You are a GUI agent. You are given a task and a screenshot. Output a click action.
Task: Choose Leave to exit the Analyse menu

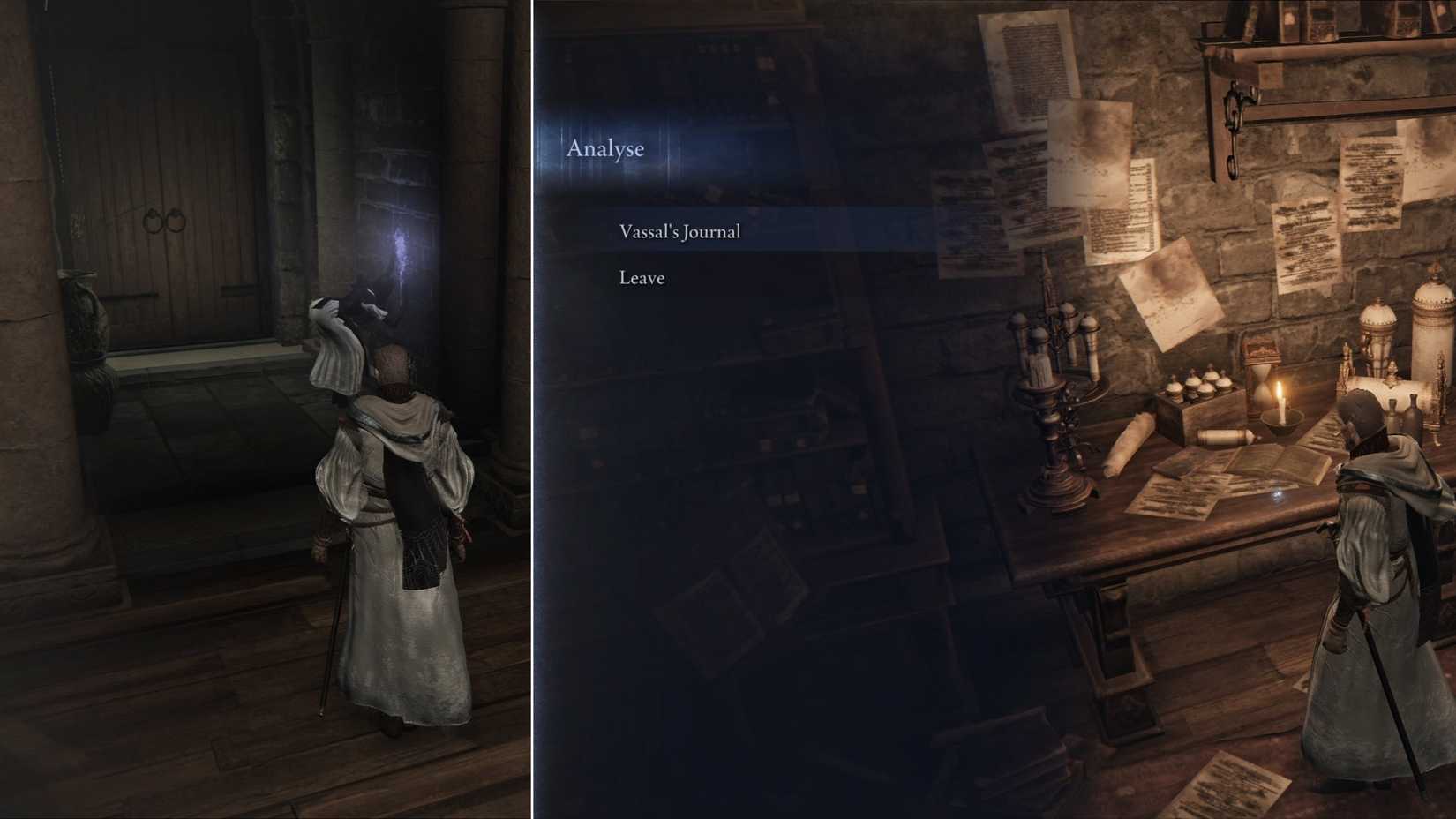[x=642, y=277]
